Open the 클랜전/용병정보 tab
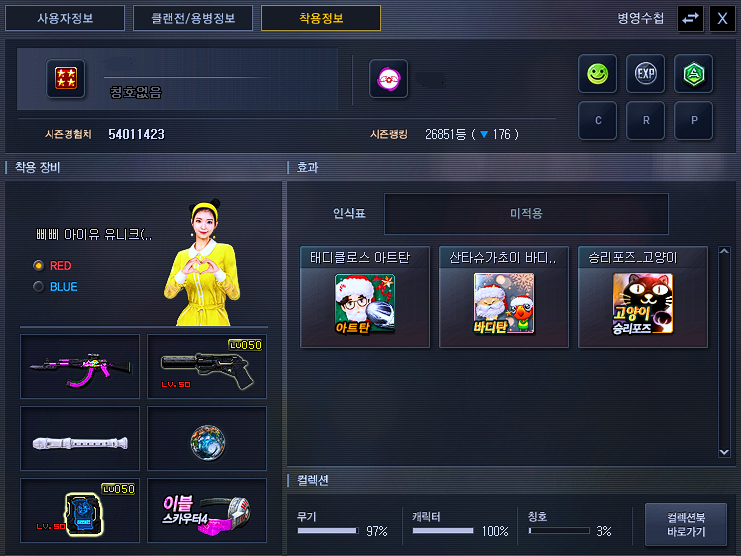The width and height of the screenshot is (741, 556). point(193,18)
